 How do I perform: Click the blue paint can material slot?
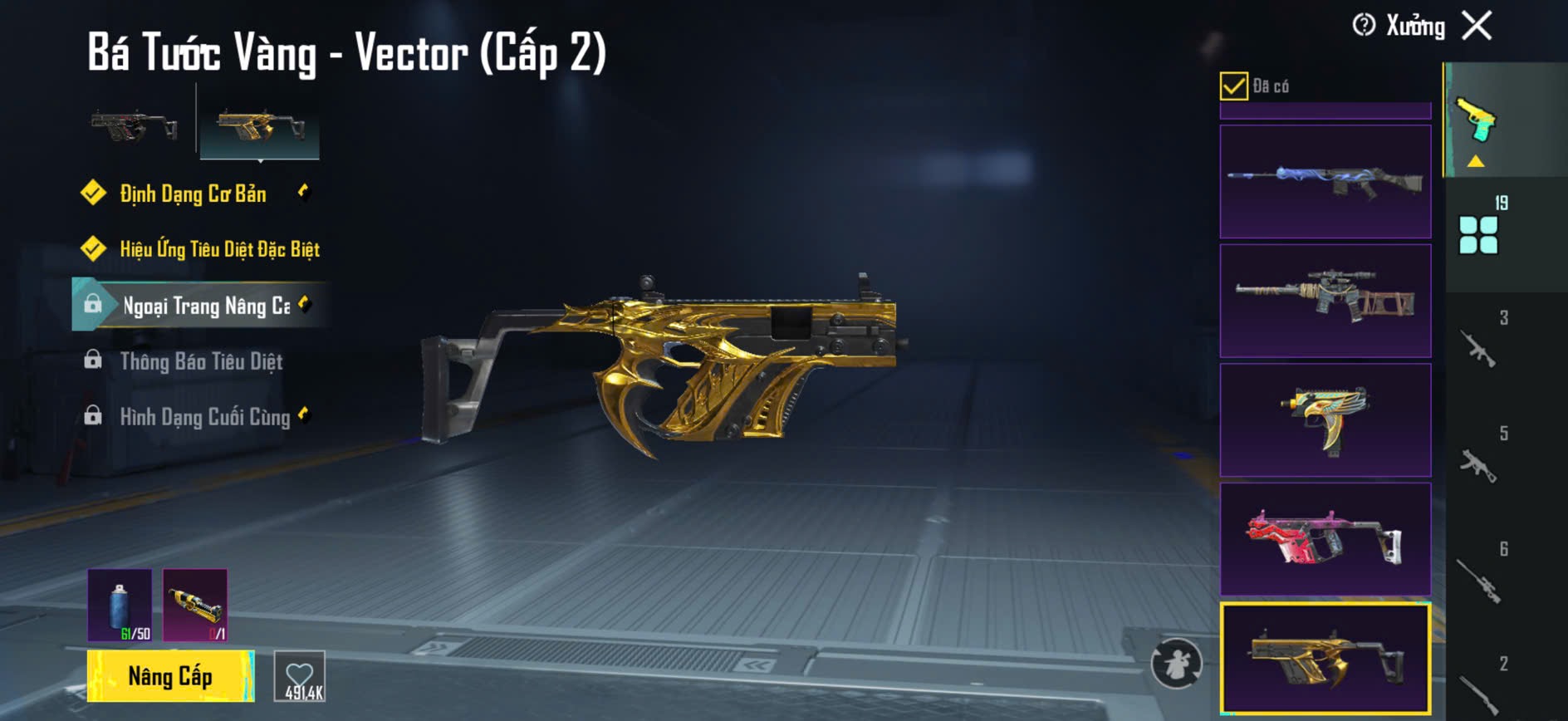120,606
